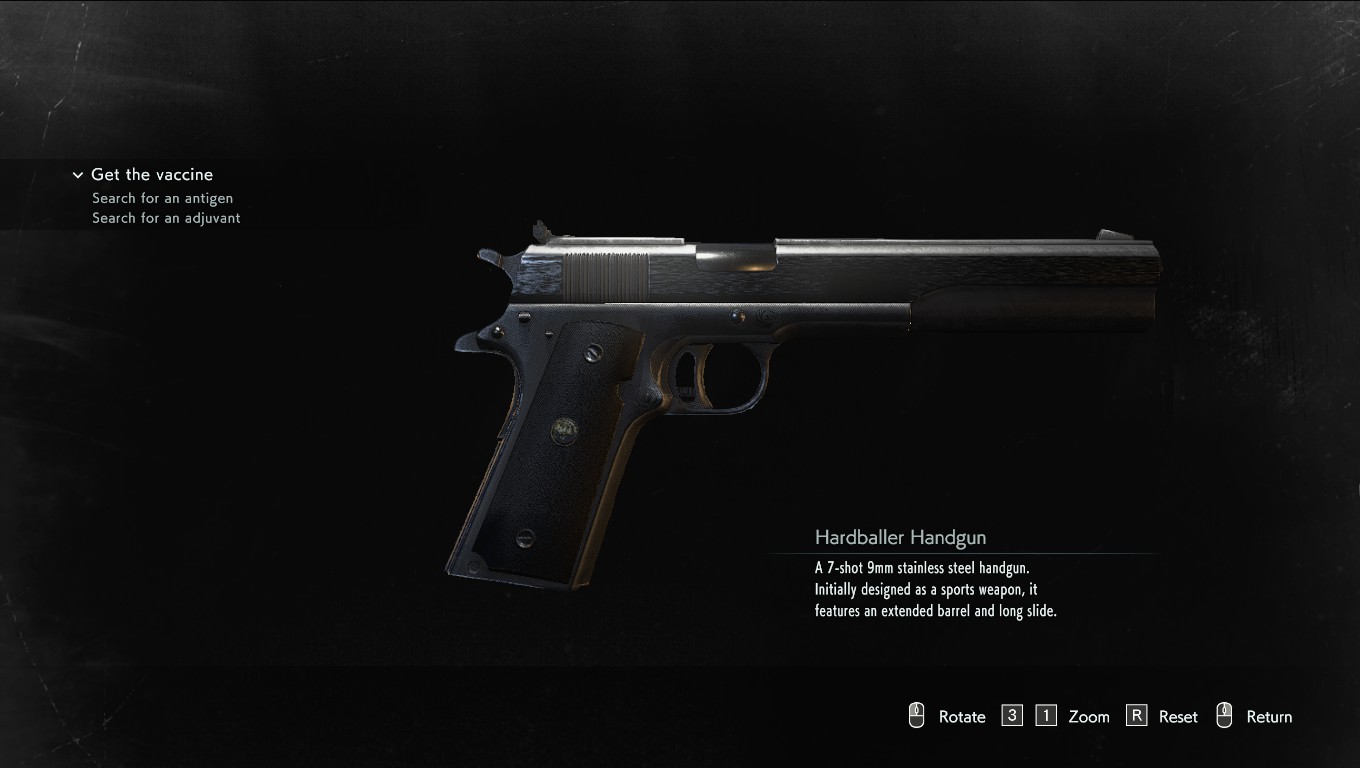Image resolution: width=1360 pixels, height=768 pixels.
Task: Select the Search for an adjuvant objective
Action: (166, 218)
